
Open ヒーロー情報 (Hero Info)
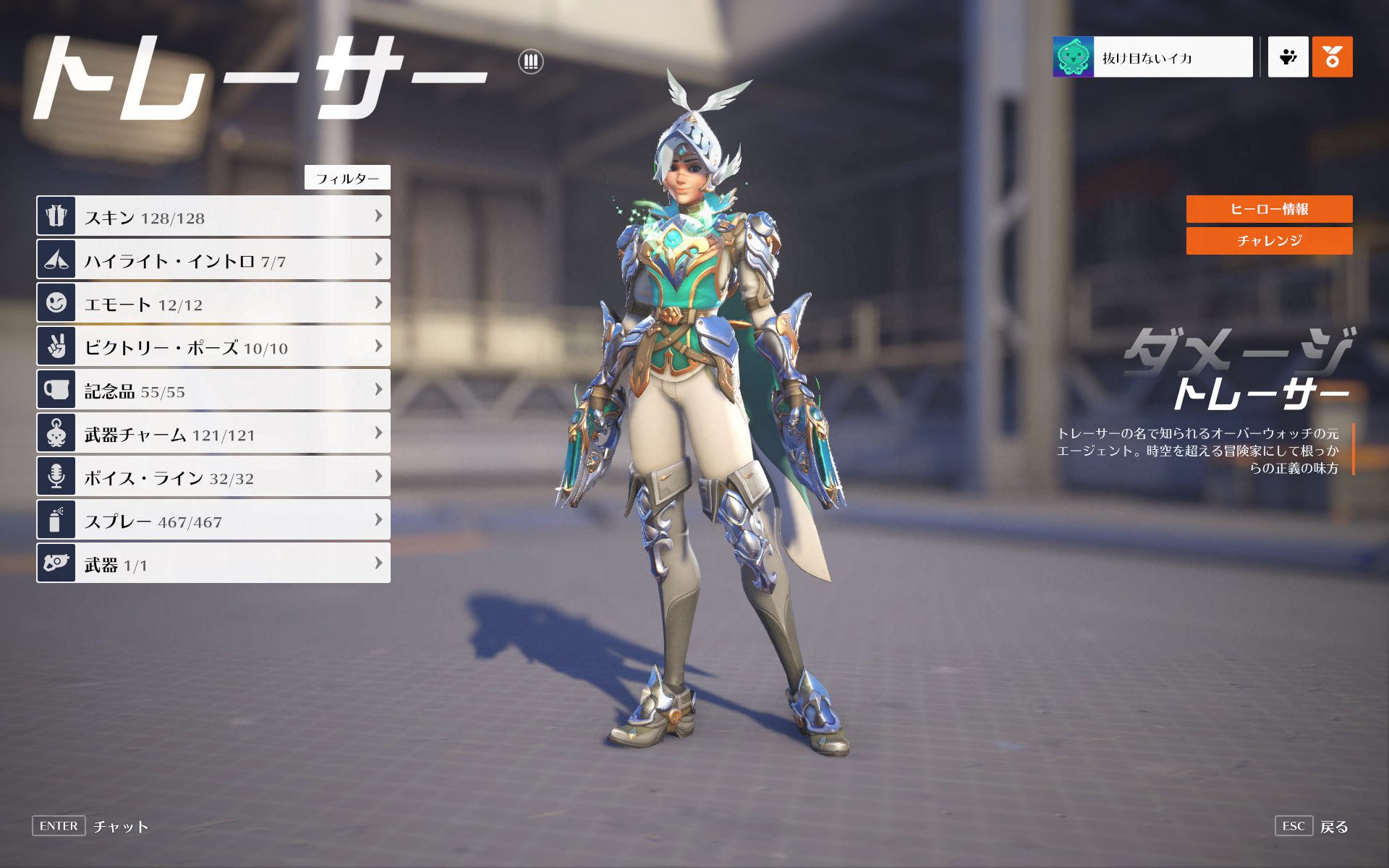1269,209
